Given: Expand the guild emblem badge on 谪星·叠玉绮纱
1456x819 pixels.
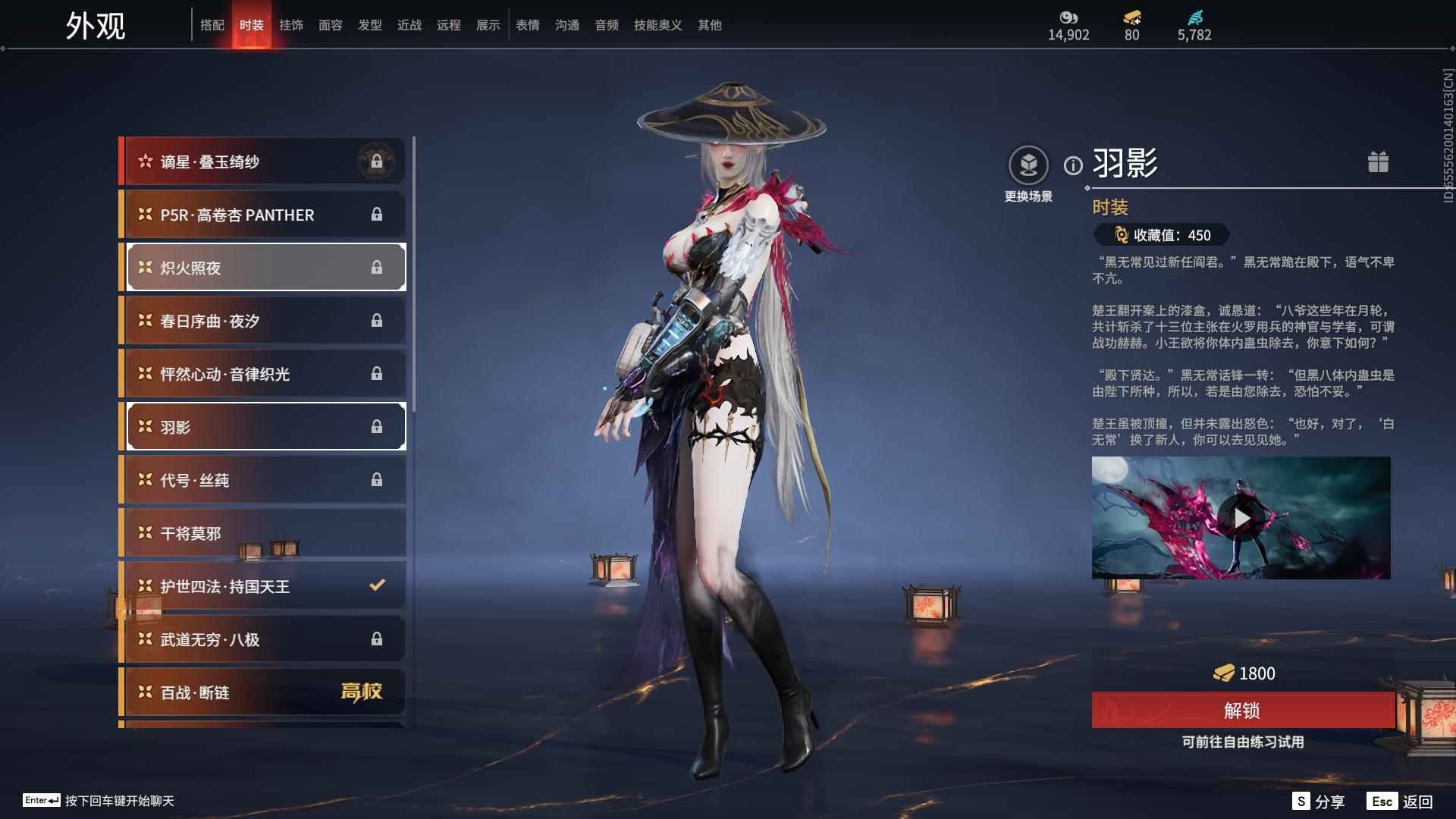Looking at the screenshot, I should (378, 160).
